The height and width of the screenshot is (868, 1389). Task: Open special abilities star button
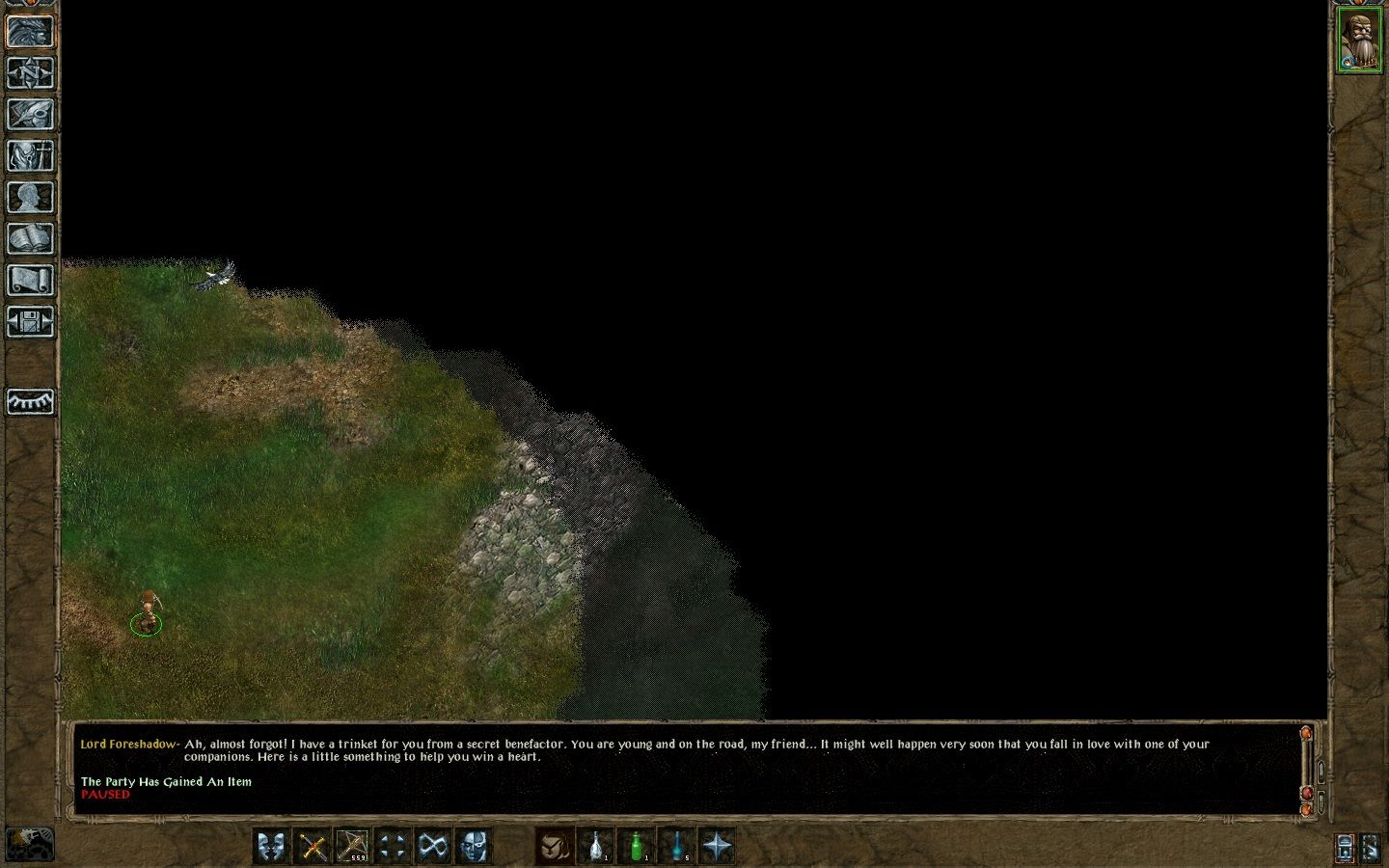pyautogui.click(x=717, y=847)
